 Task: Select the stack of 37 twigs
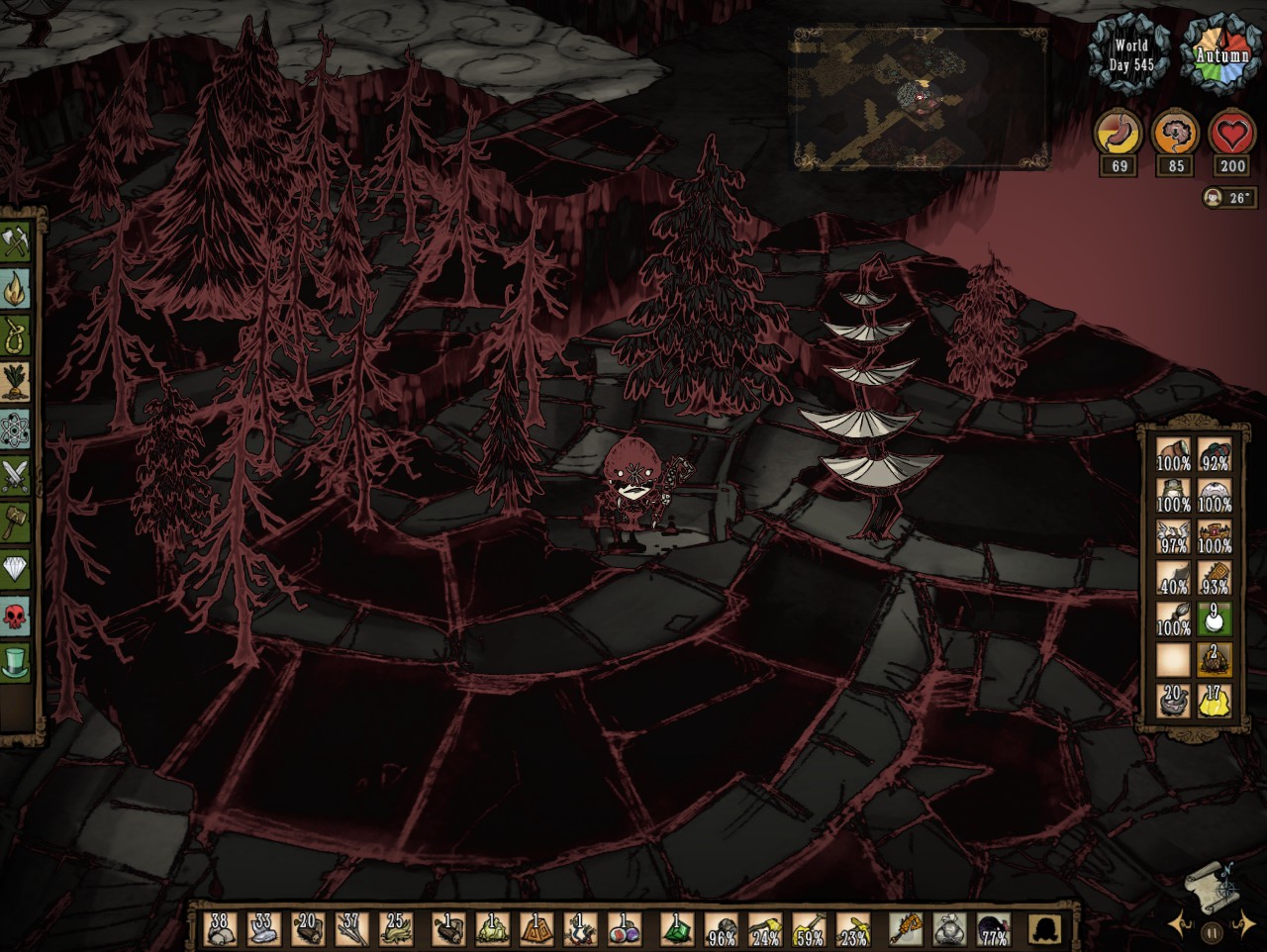click(x=350, y=929)
